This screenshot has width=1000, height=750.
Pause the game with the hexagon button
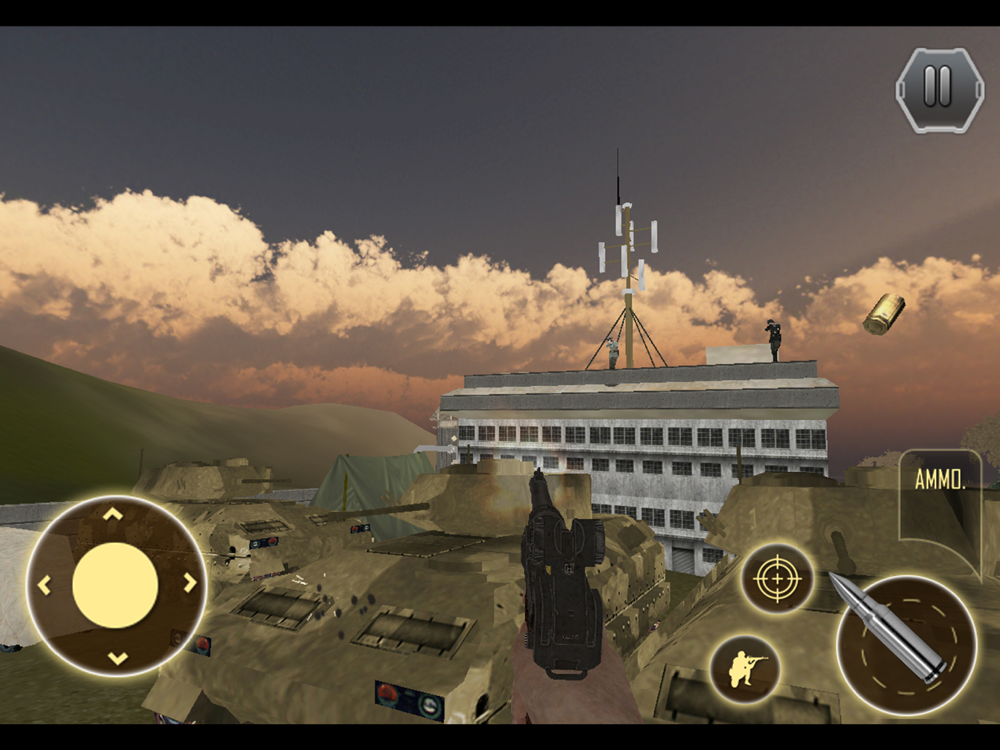pyautogui.click(x=938, y=88)
